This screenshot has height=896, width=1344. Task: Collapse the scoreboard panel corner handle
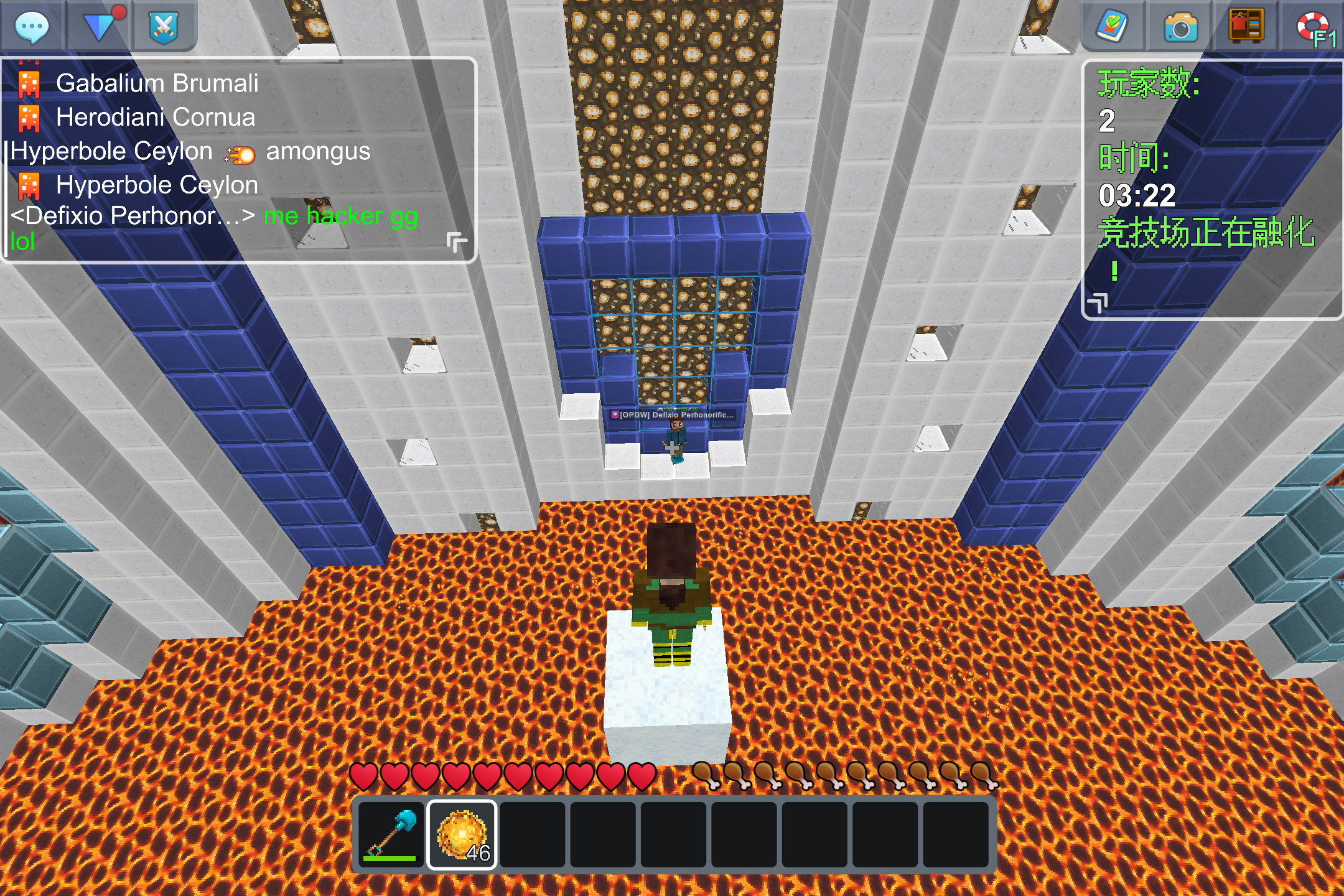pos(1098,303)
